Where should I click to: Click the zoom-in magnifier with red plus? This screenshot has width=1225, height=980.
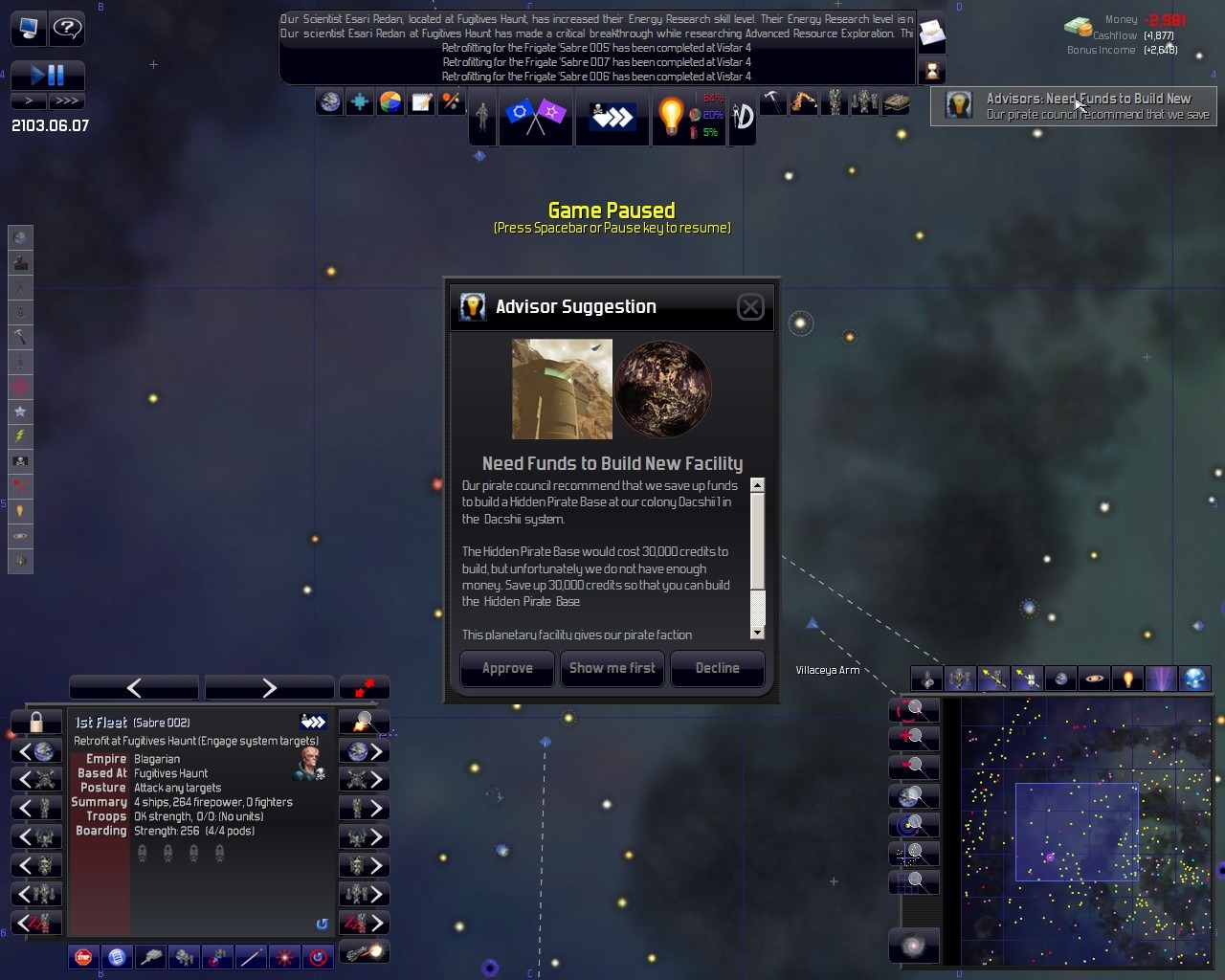point(912,738)
